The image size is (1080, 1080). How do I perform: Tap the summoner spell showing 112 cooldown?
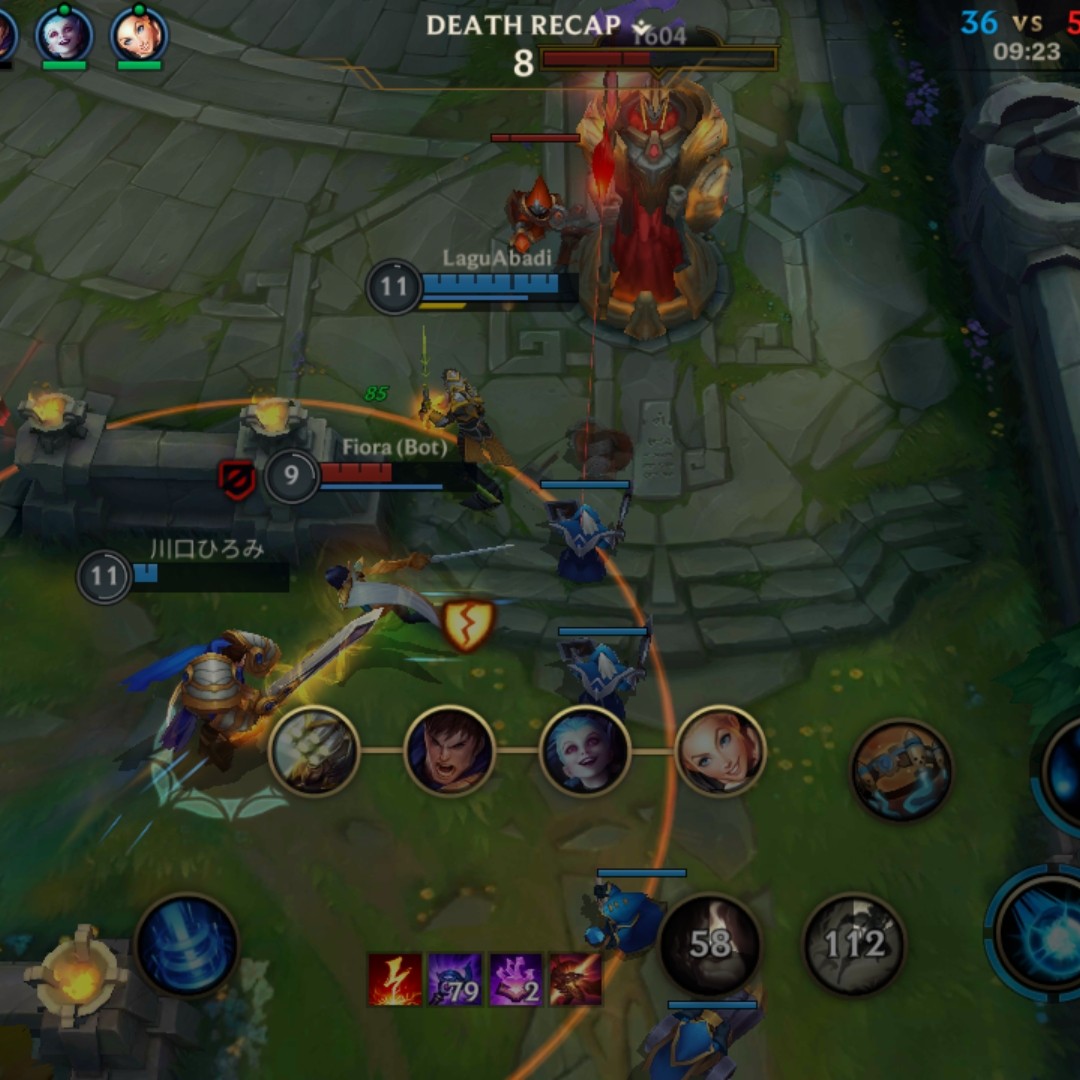(854, 943)
